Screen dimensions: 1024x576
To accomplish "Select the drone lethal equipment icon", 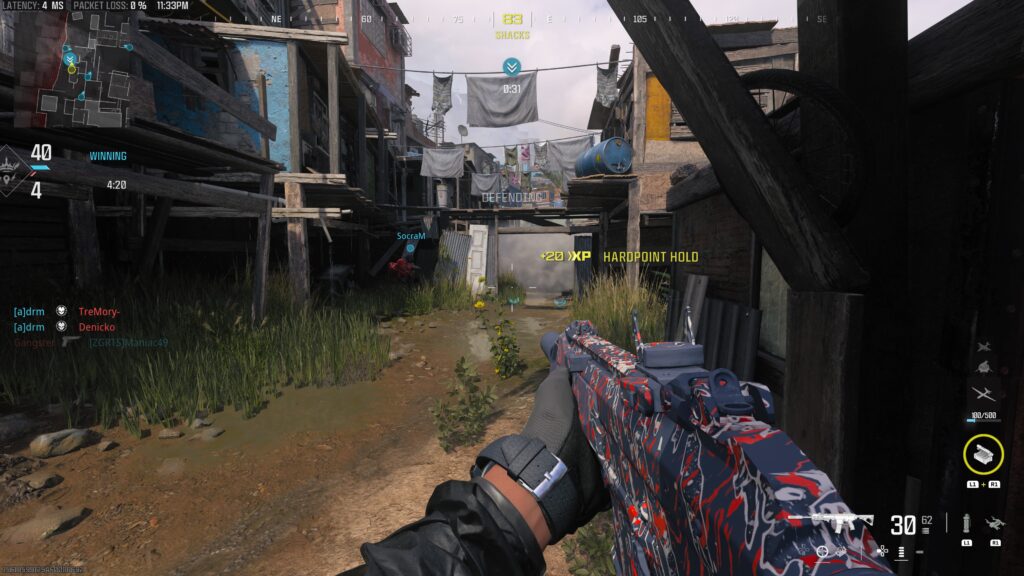I will pos(994,522).
